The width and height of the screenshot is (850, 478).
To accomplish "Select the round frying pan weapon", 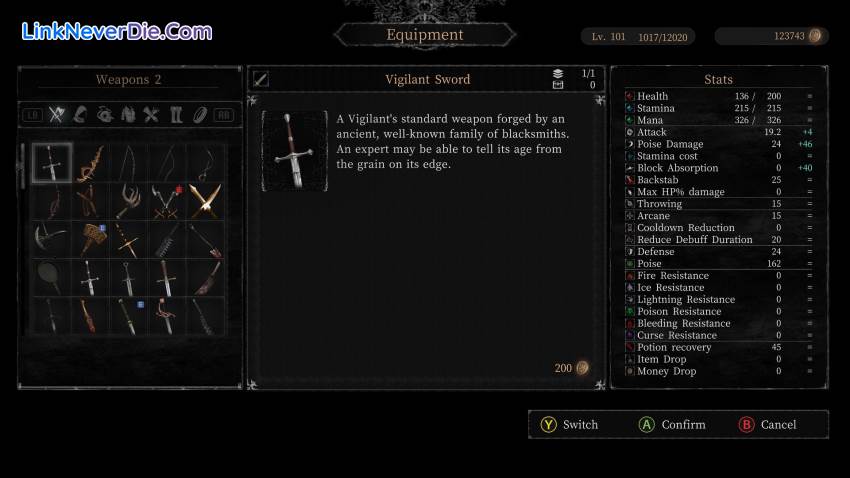I will click(49, 276).
